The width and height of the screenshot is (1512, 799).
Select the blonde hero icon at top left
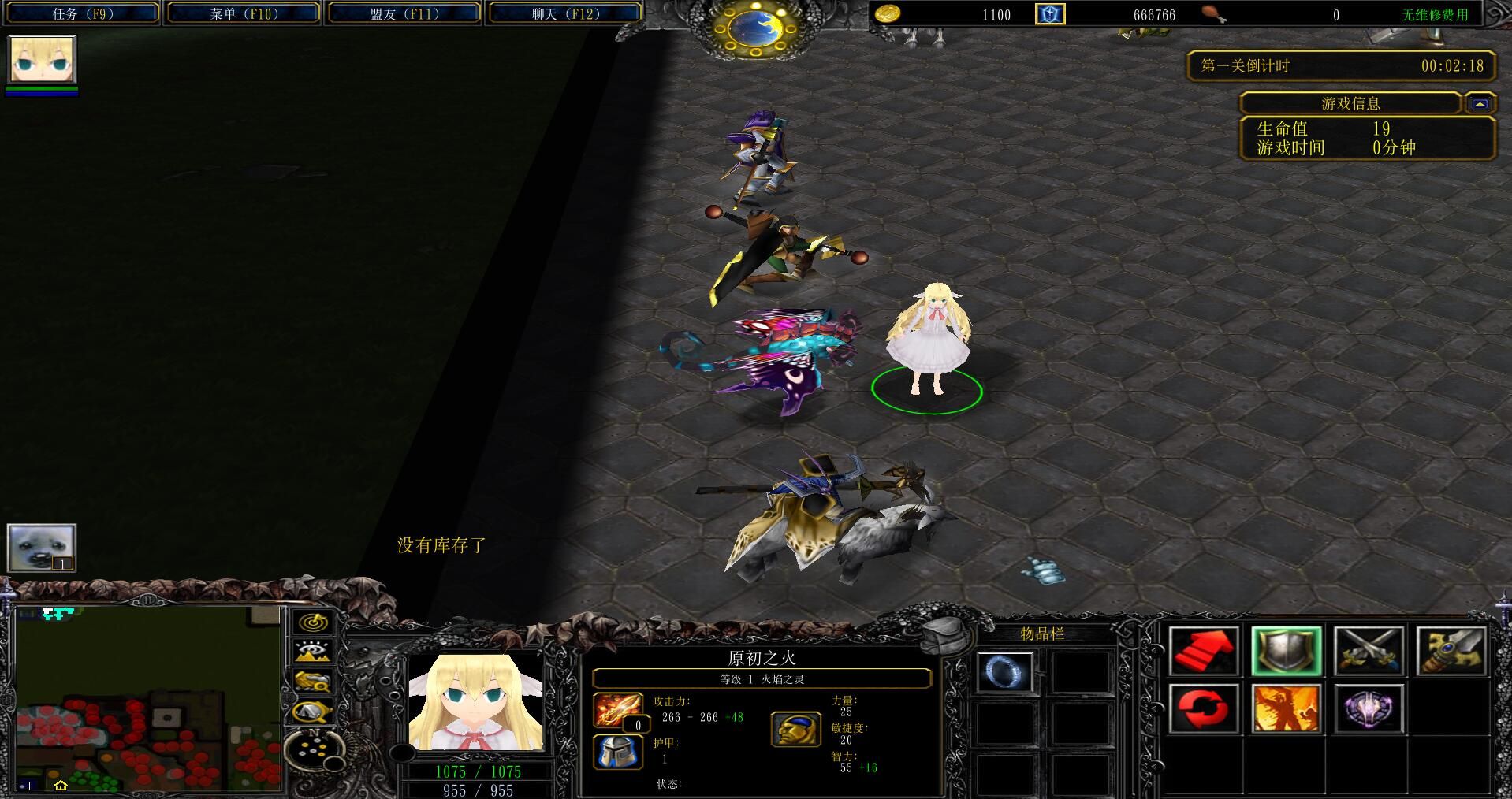pos(42,60)
